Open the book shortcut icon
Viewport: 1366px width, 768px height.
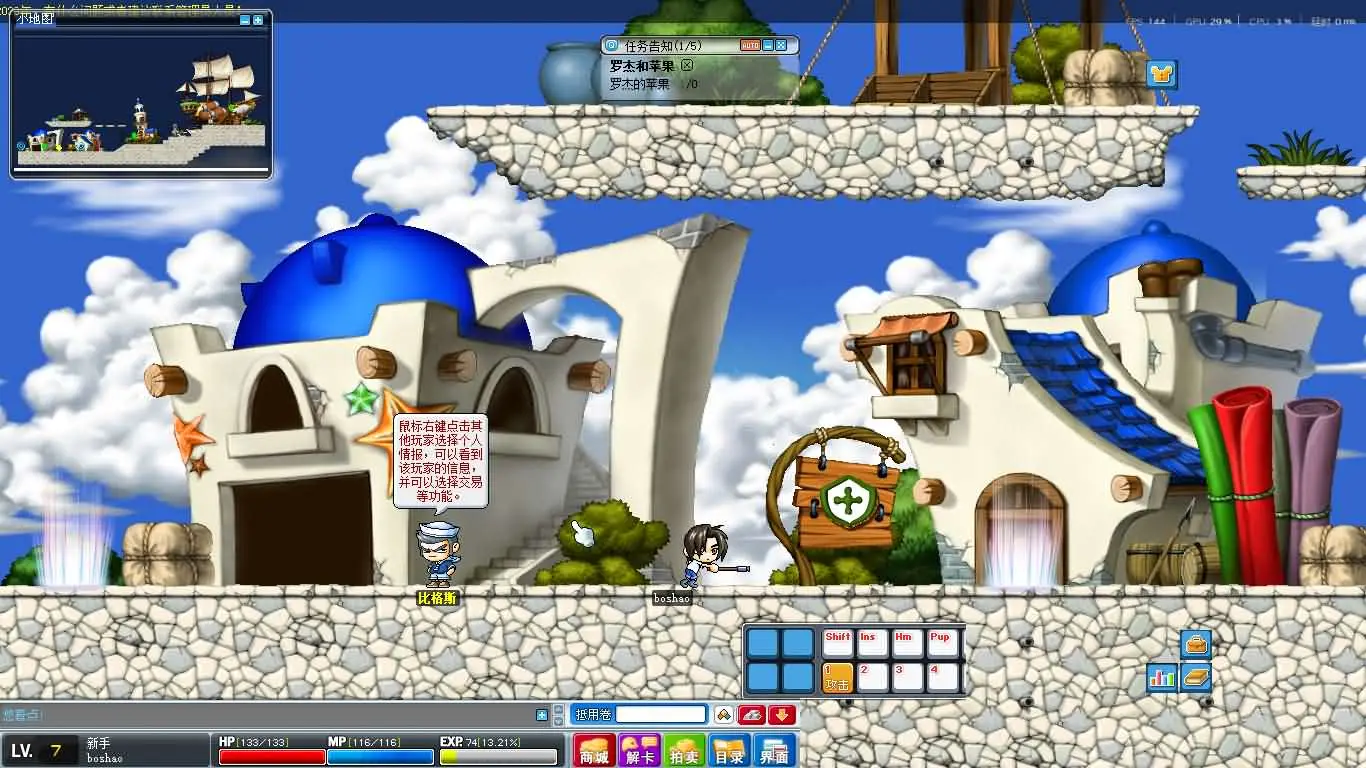[1196, 677]
